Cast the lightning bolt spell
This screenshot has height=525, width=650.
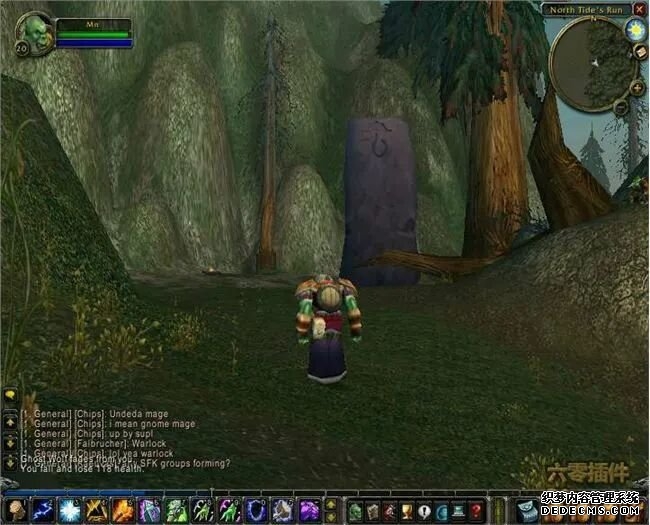pyautogui.click(x=42, y=511)
